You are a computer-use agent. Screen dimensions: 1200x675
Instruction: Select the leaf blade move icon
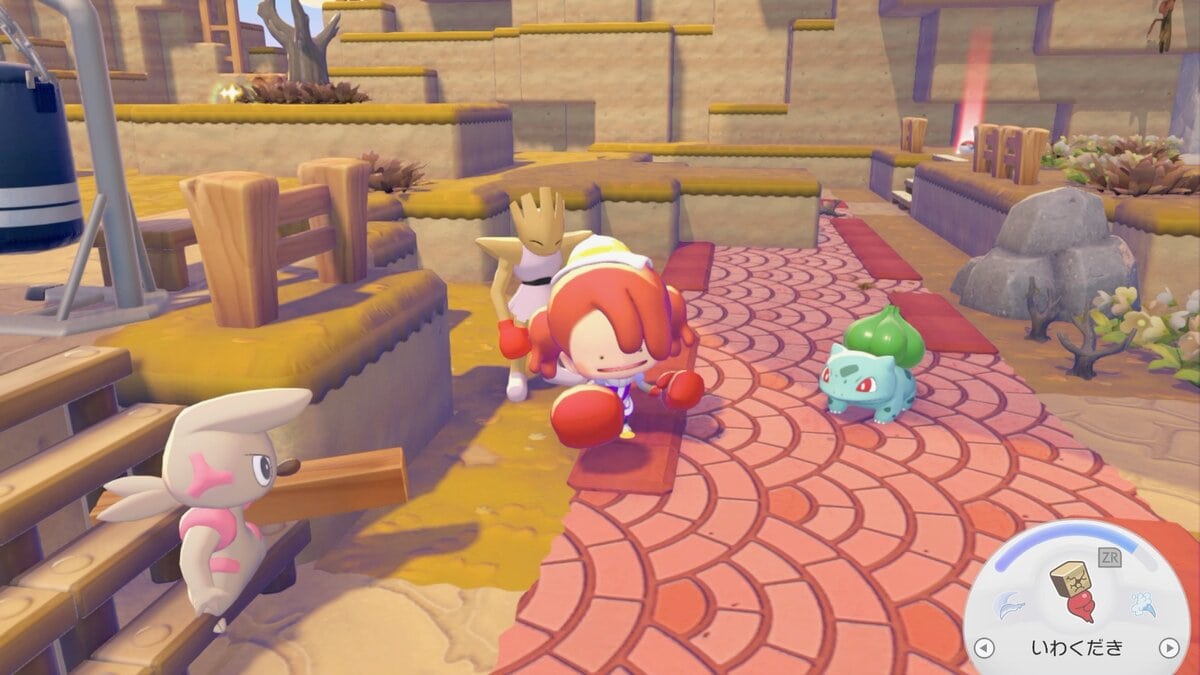(x=1008, y=604)
